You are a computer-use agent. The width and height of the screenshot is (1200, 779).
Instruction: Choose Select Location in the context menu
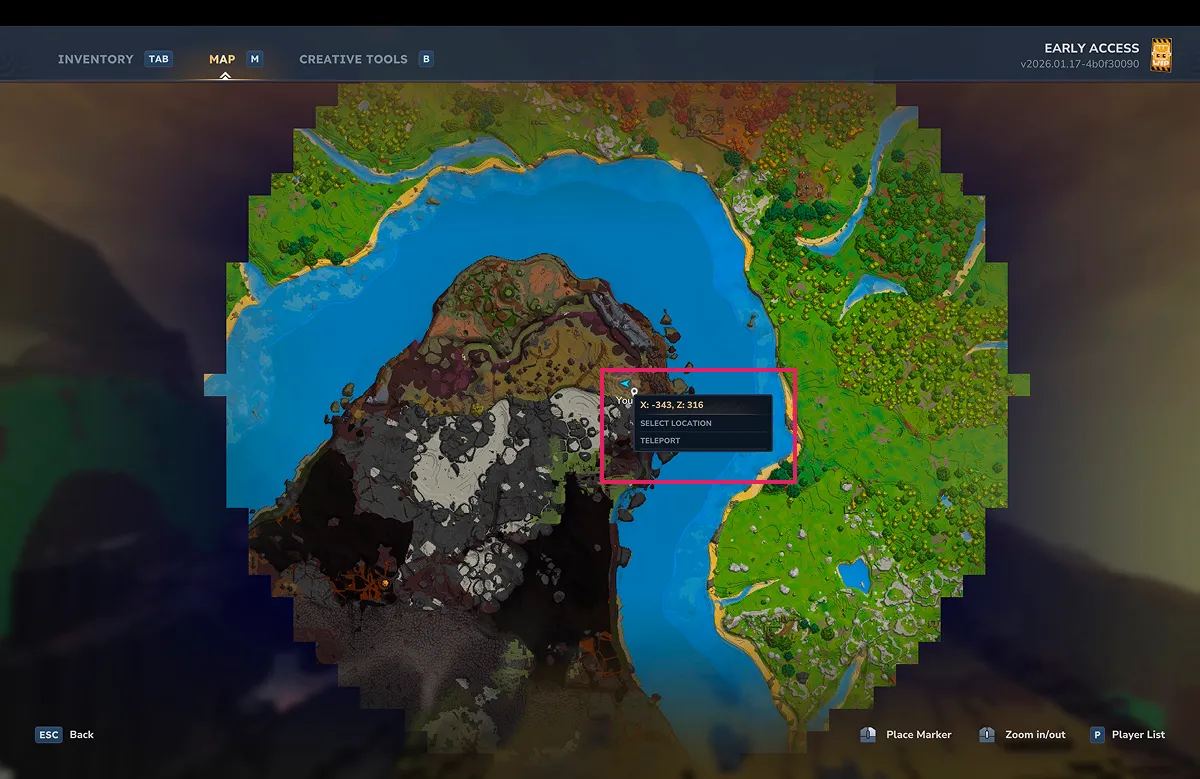[x=676, y=423]
